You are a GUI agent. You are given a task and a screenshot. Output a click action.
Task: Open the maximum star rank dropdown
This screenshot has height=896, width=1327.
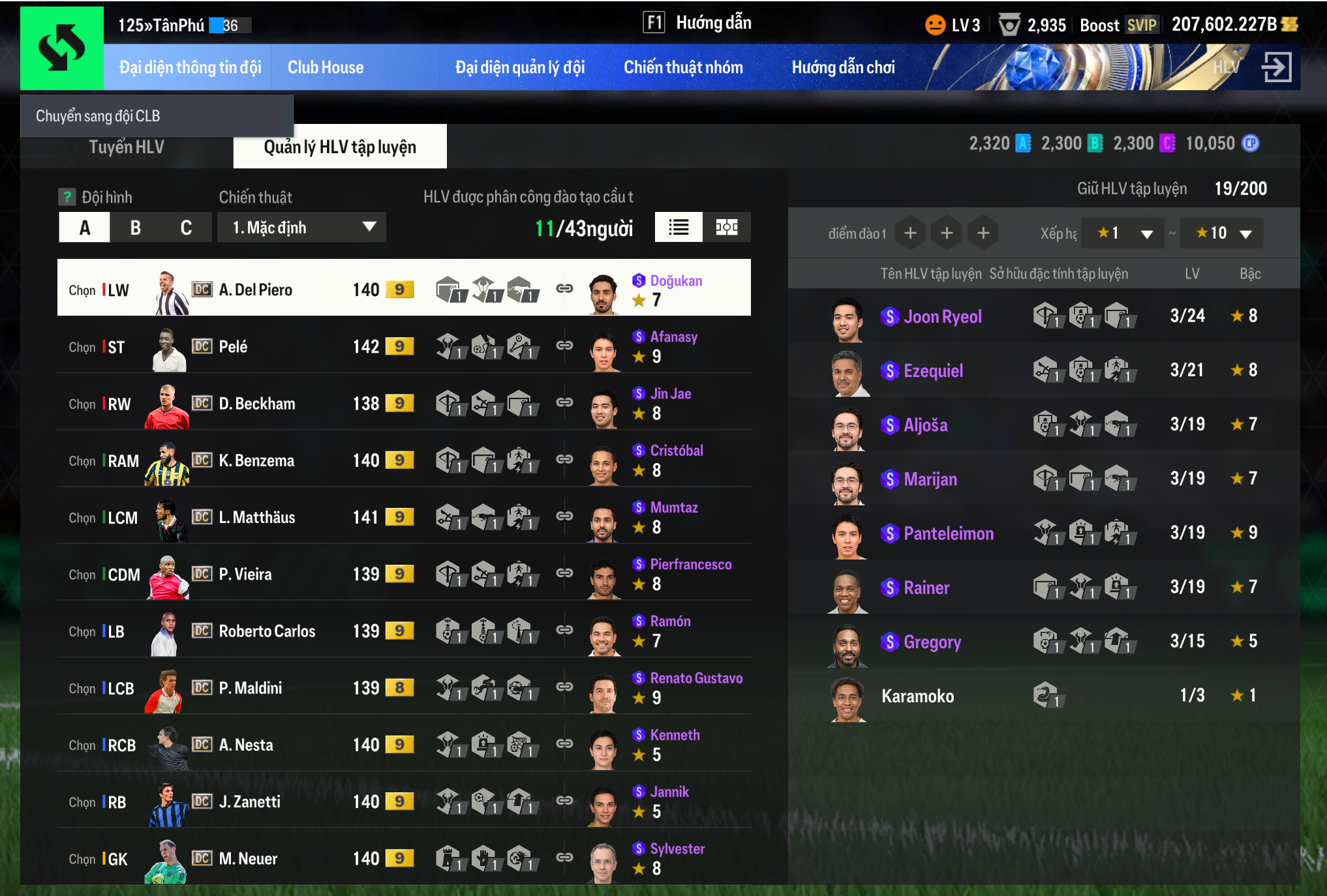1221,233
